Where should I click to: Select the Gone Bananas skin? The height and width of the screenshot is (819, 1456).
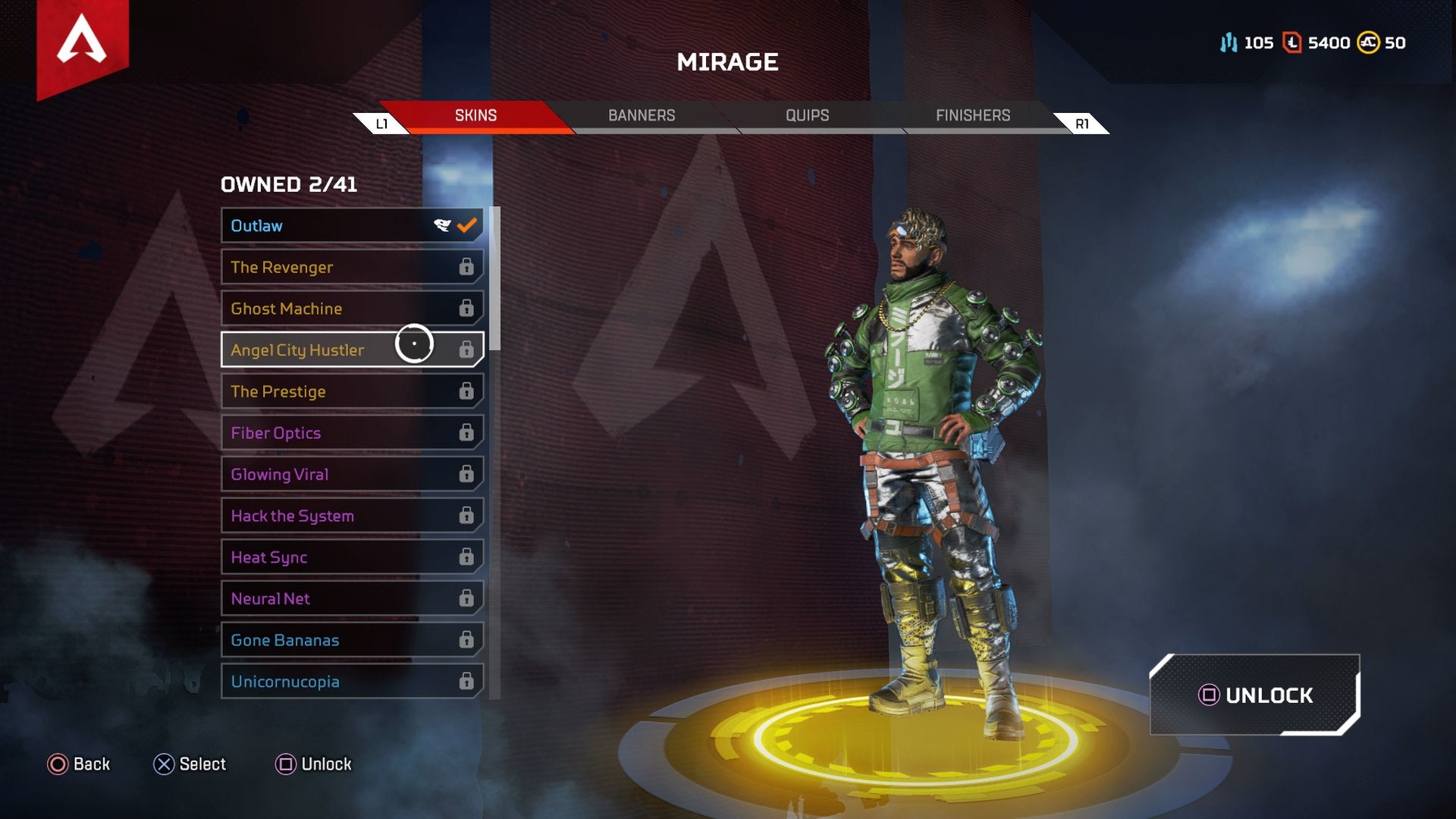pos(318,640)
